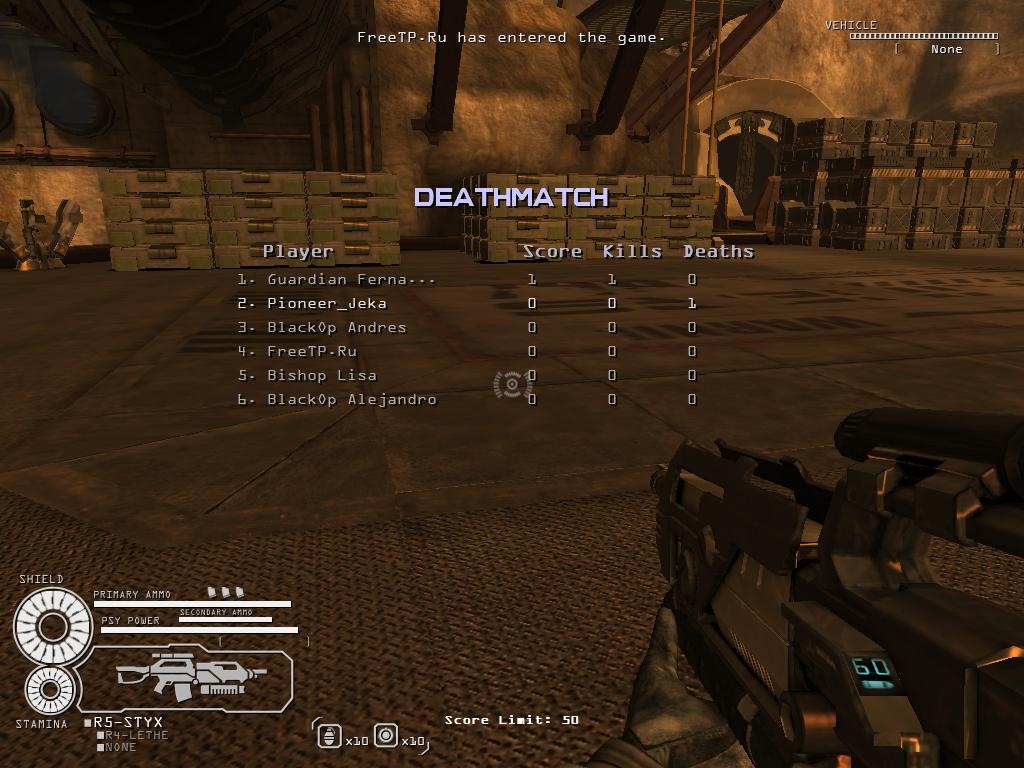Select the round secondary grenade icon
The image size is (1024, 768).
click(x=386, y=737)
